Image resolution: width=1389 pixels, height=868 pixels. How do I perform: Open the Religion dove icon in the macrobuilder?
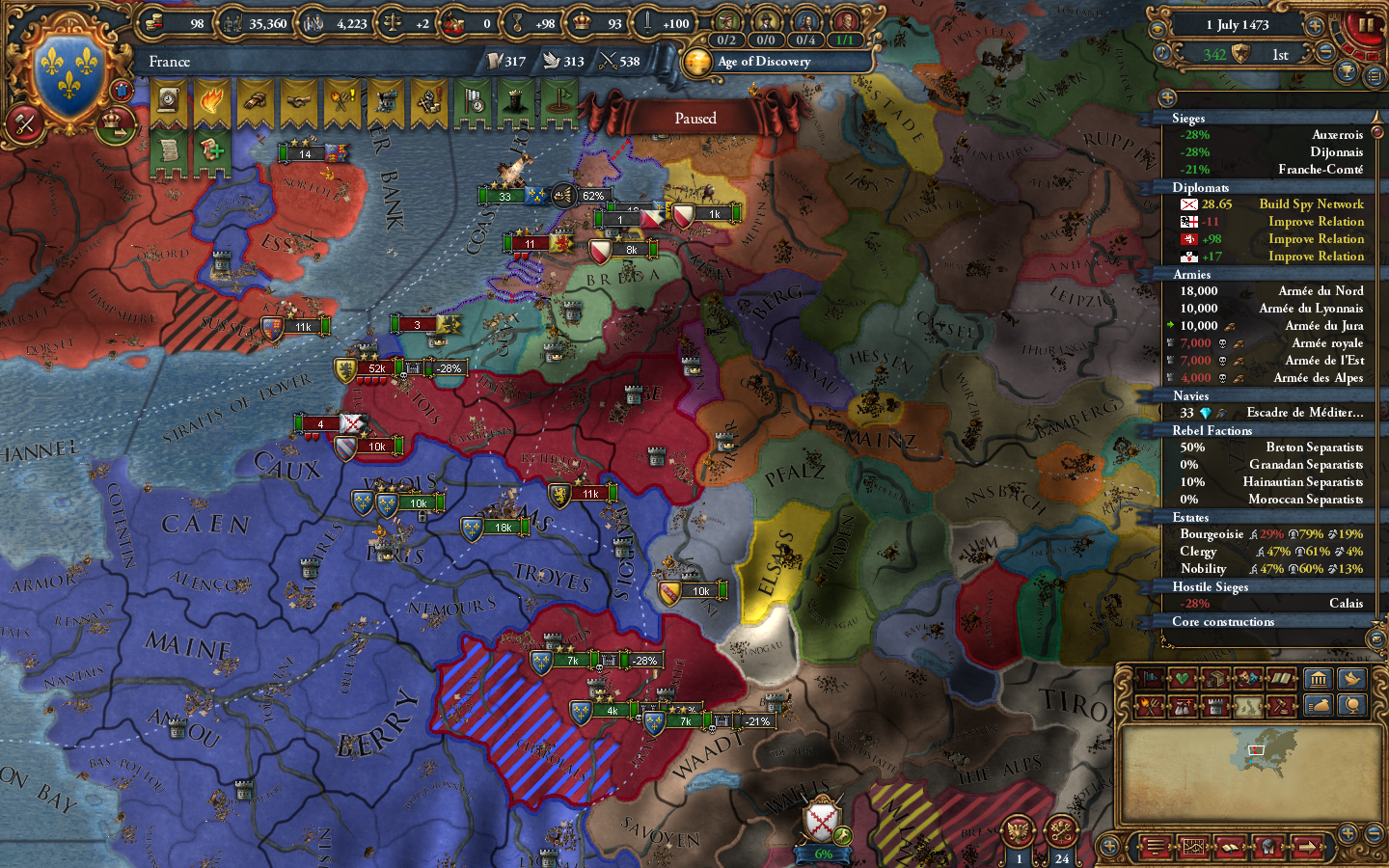tap(1350, 678)
